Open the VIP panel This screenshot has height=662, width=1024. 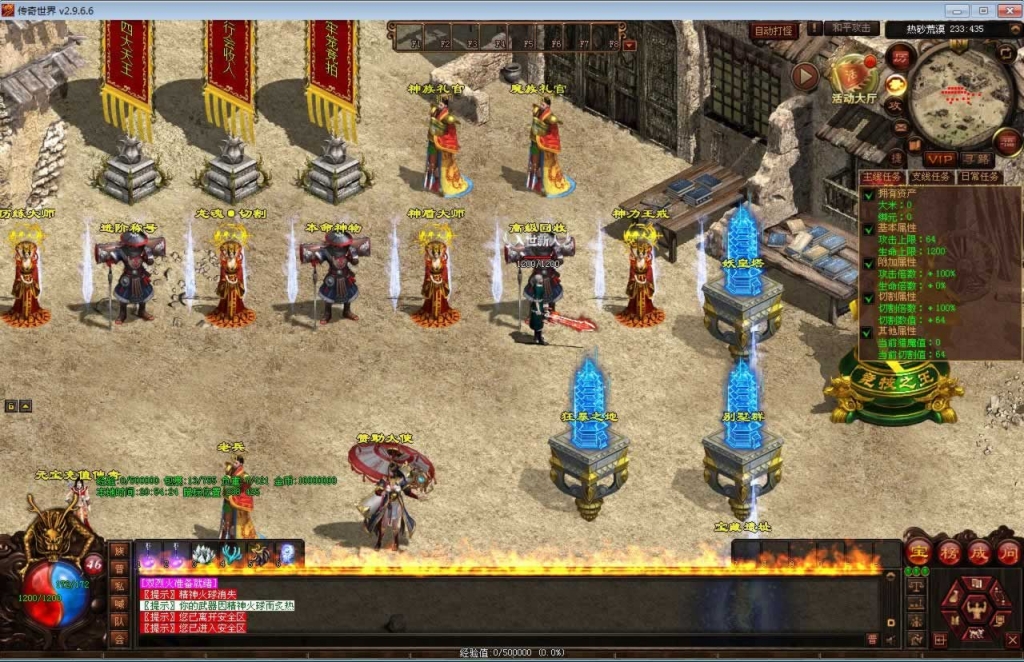(938, 159)
